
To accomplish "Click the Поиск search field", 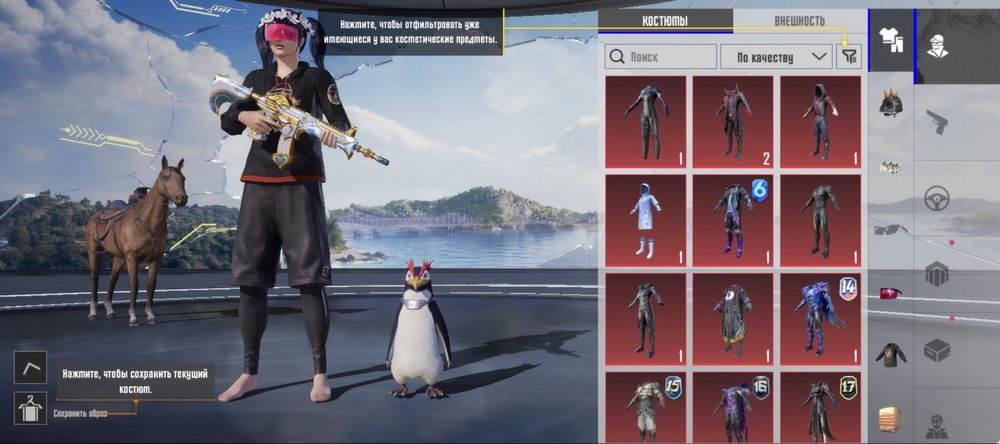I will click(661, 57).
